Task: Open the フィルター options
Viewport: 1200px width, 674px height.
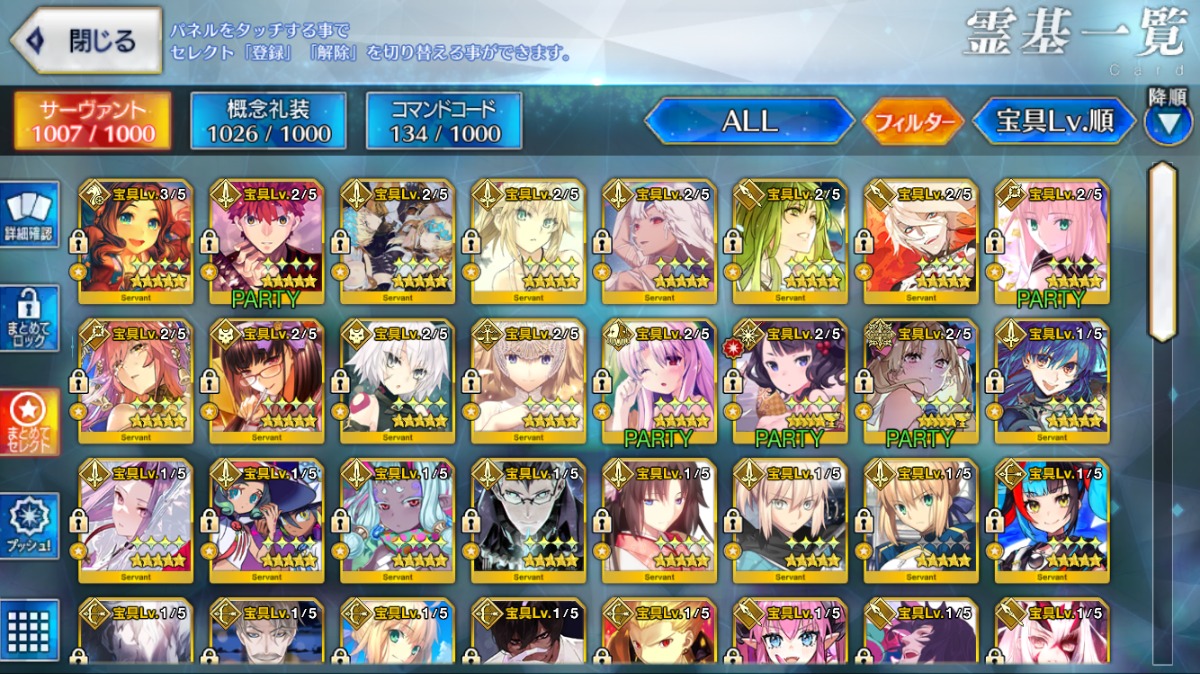Action: coord(913,122)
